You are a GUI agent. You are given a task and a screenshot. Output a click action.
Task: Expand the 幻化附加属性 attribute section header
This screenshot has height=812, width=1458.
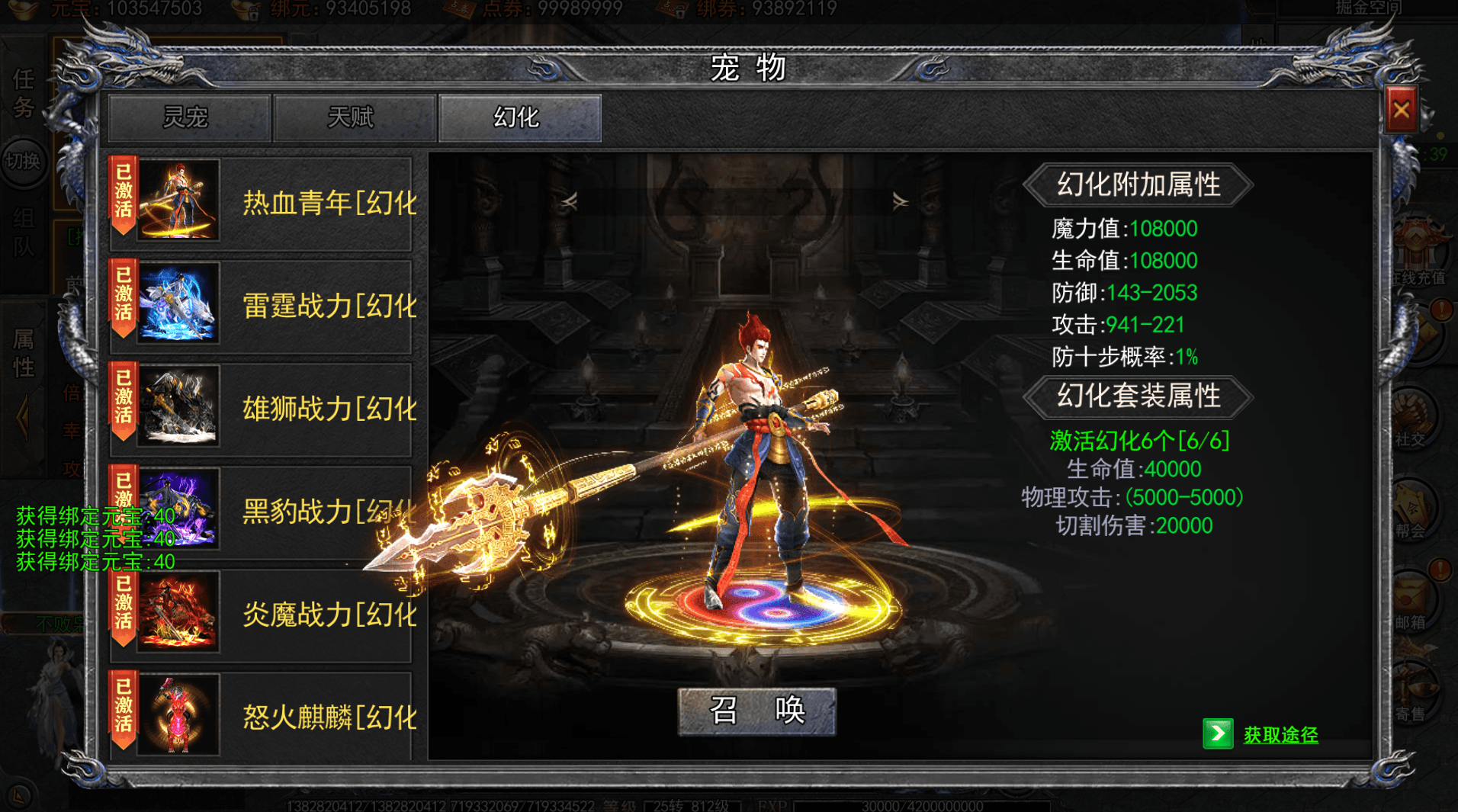(x=1139, y=185)
